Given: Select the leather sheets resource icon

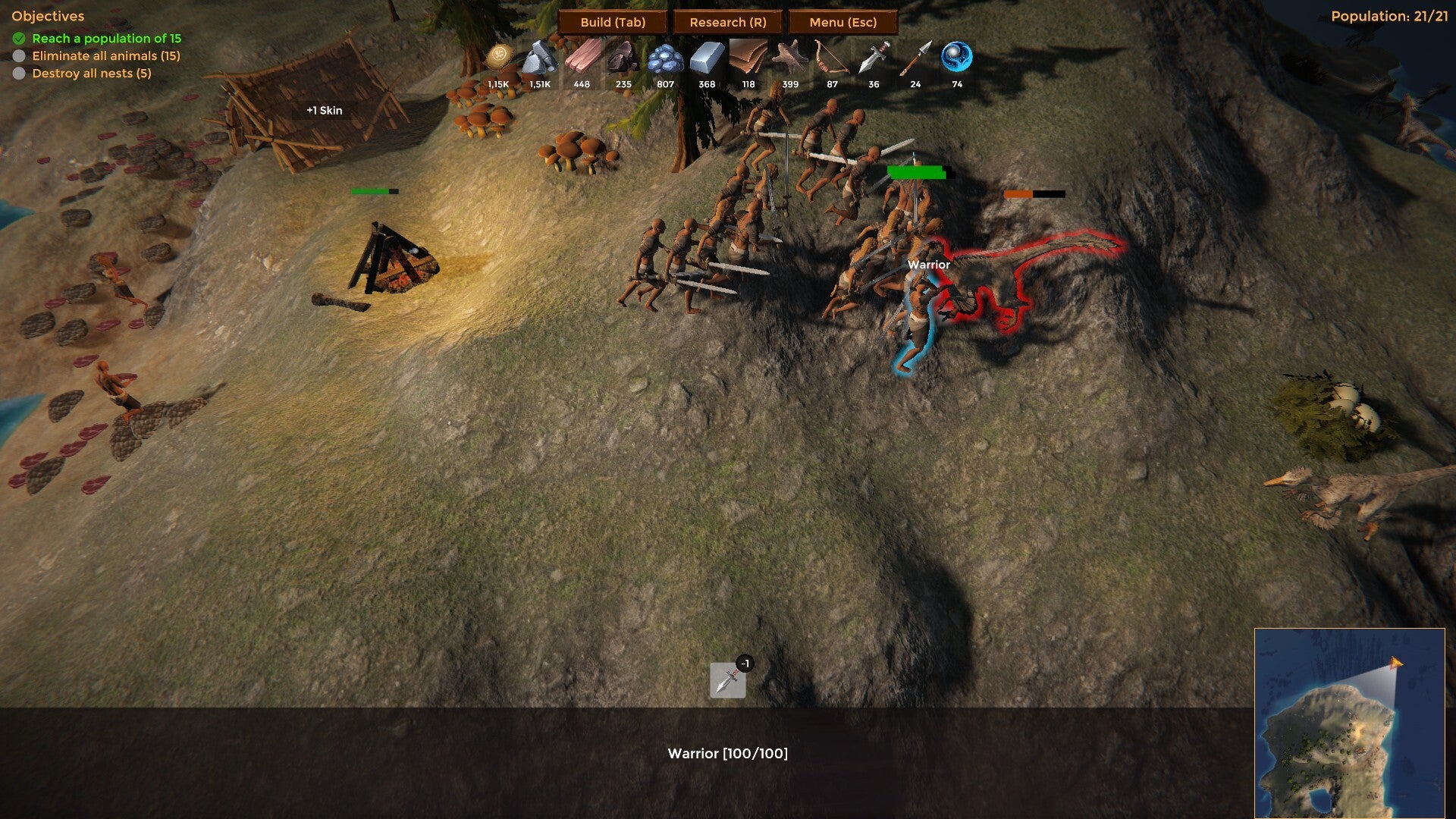Looking at the screenshot, I should coord(748,59).
